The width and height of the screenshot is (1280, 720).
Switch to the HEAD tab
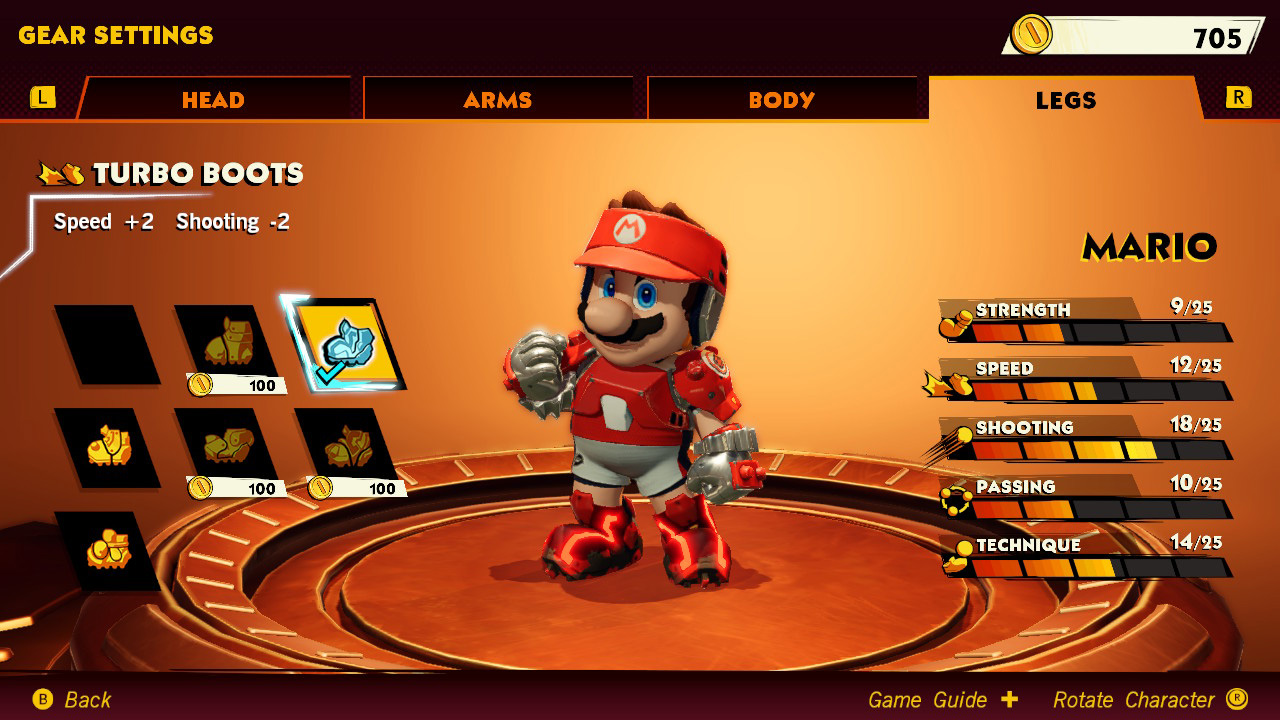212,99
